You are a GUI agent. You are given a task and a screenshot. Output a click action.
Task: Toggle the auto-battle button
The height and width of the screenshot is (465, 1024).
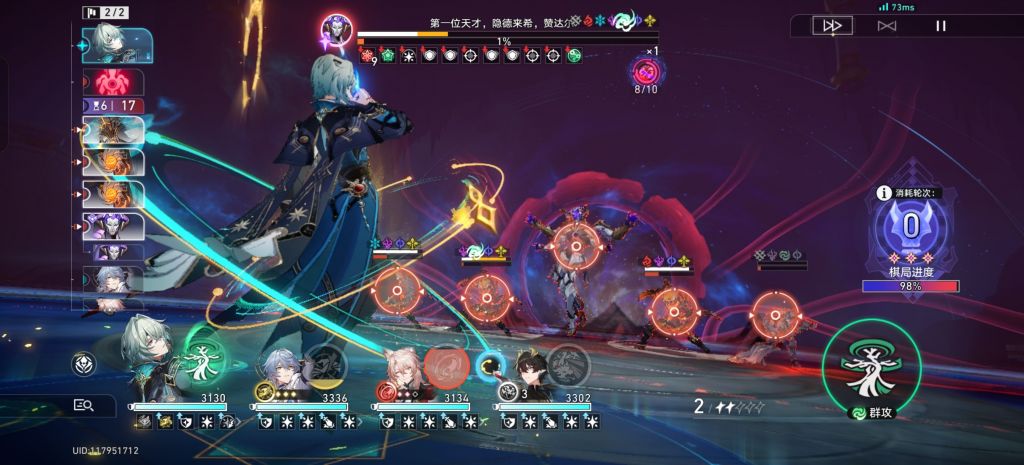point(886,26)
